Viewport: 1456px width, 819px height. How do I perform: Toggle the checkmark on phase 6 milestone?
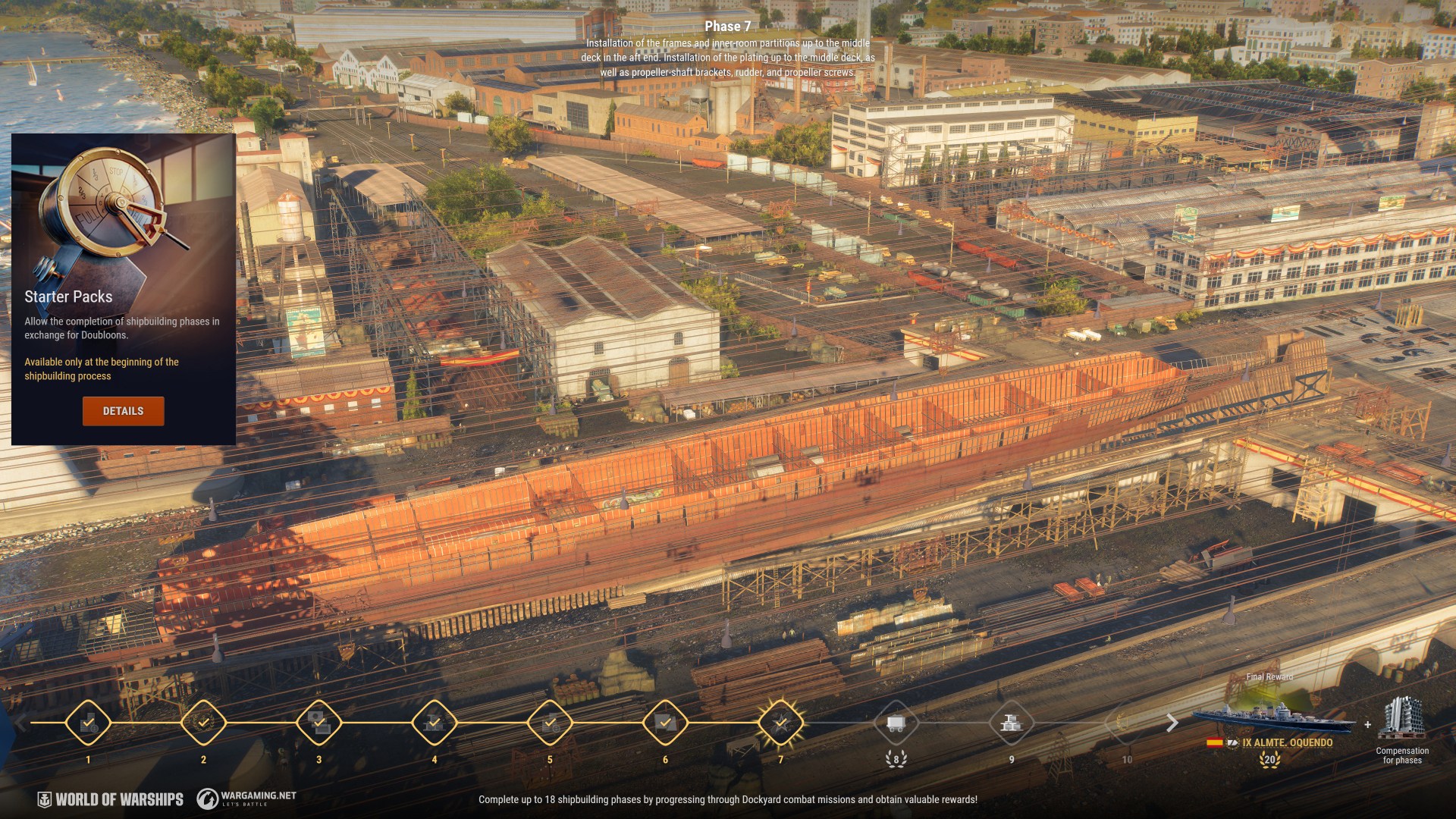point(666,723)
